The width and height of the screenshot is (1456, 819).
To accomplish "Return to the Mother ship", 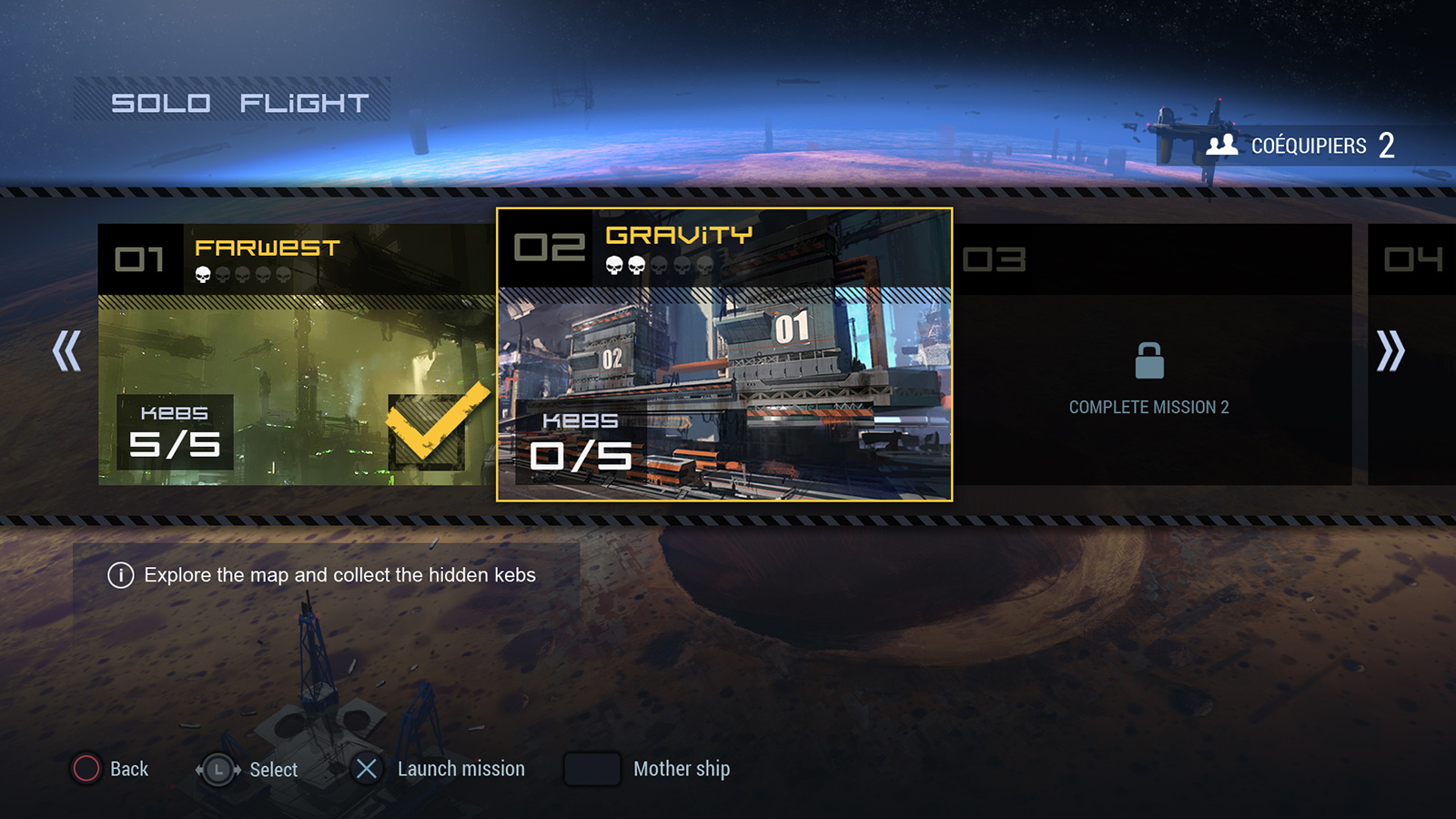I will pyautogui.click(x=681, y=769).
